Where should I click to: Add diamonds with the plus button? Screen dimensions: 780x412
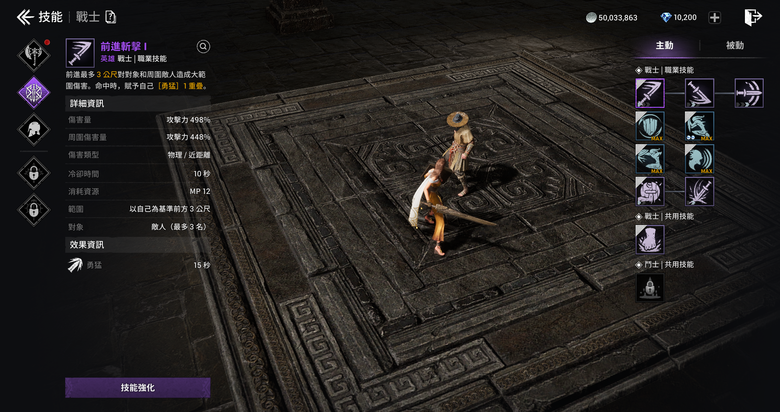(x=715, y=17)
